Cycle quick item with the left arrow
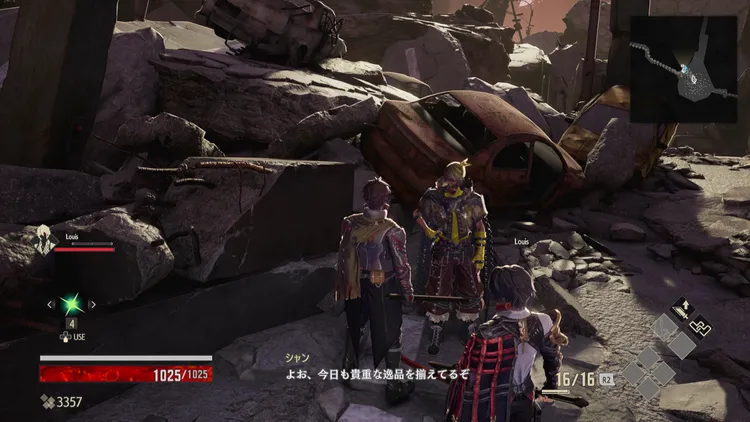 (x=50, y=304)
